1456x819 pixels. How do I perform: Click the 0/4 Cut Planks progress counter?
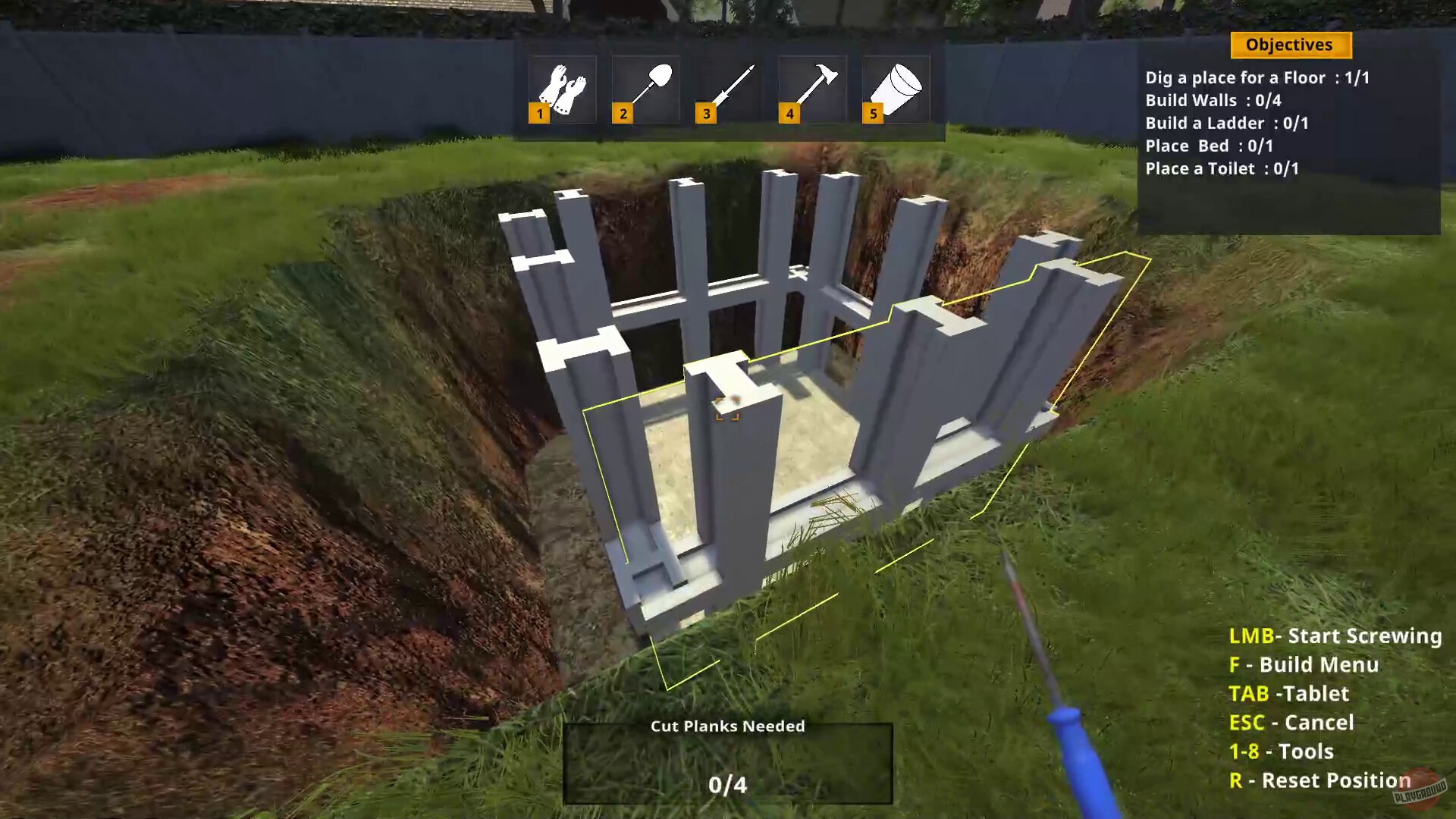pyautogui.click(x=726, y=786)
